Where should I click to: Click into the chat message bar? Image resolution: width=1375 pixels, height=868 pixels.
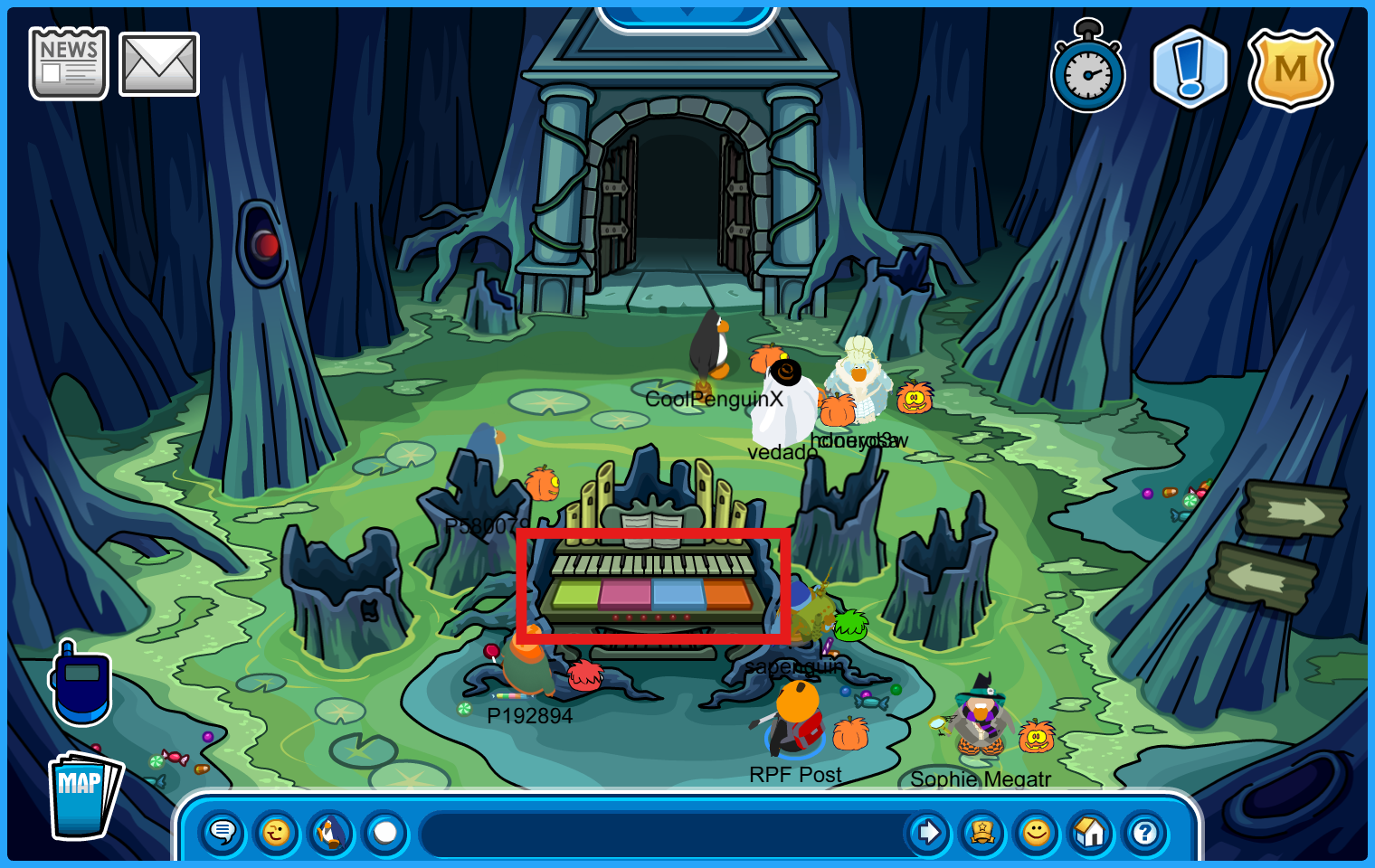tap(660, 832)
